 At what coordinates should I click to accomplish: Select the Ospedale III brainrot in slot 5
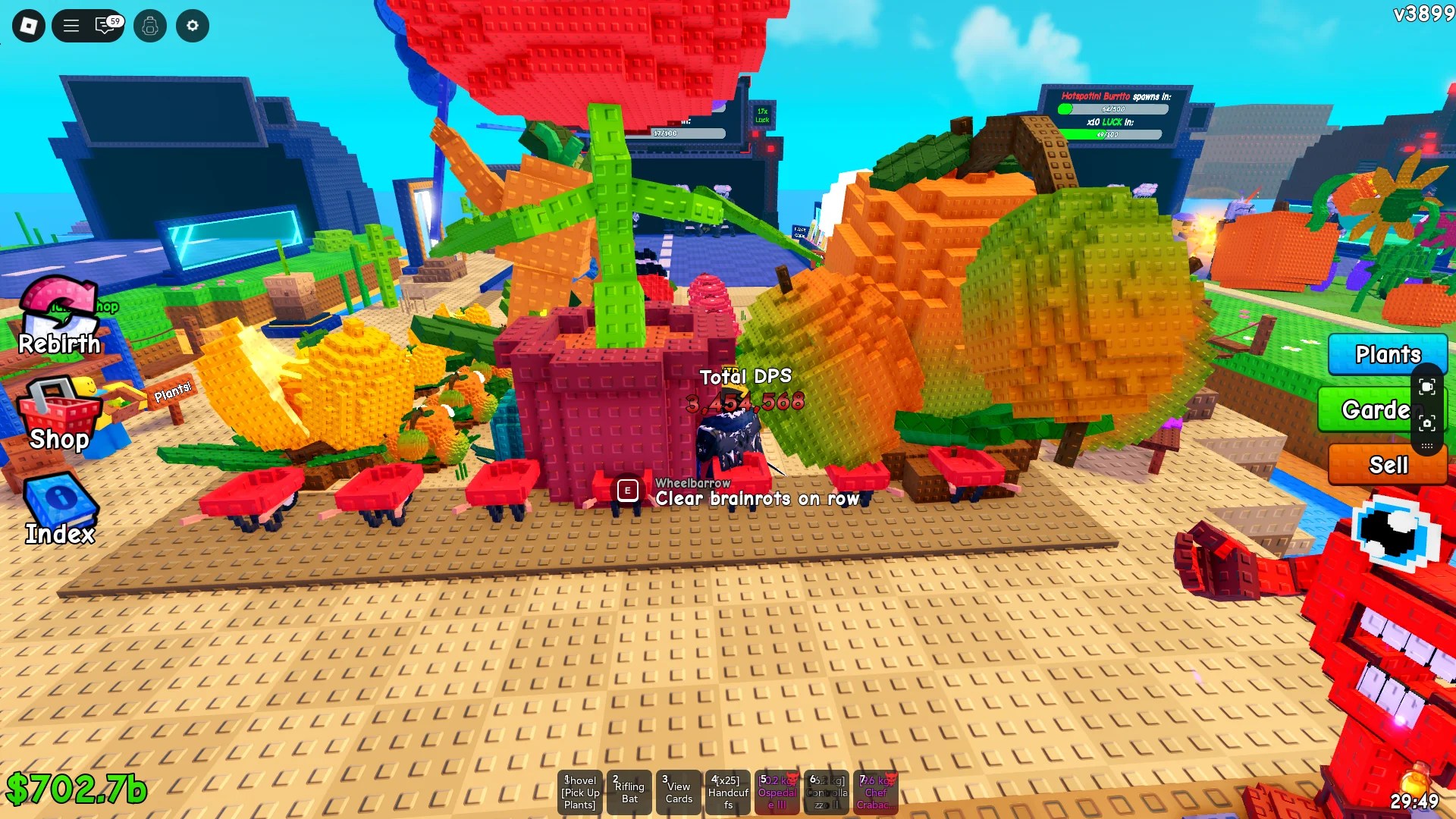(x=776, y=792)
